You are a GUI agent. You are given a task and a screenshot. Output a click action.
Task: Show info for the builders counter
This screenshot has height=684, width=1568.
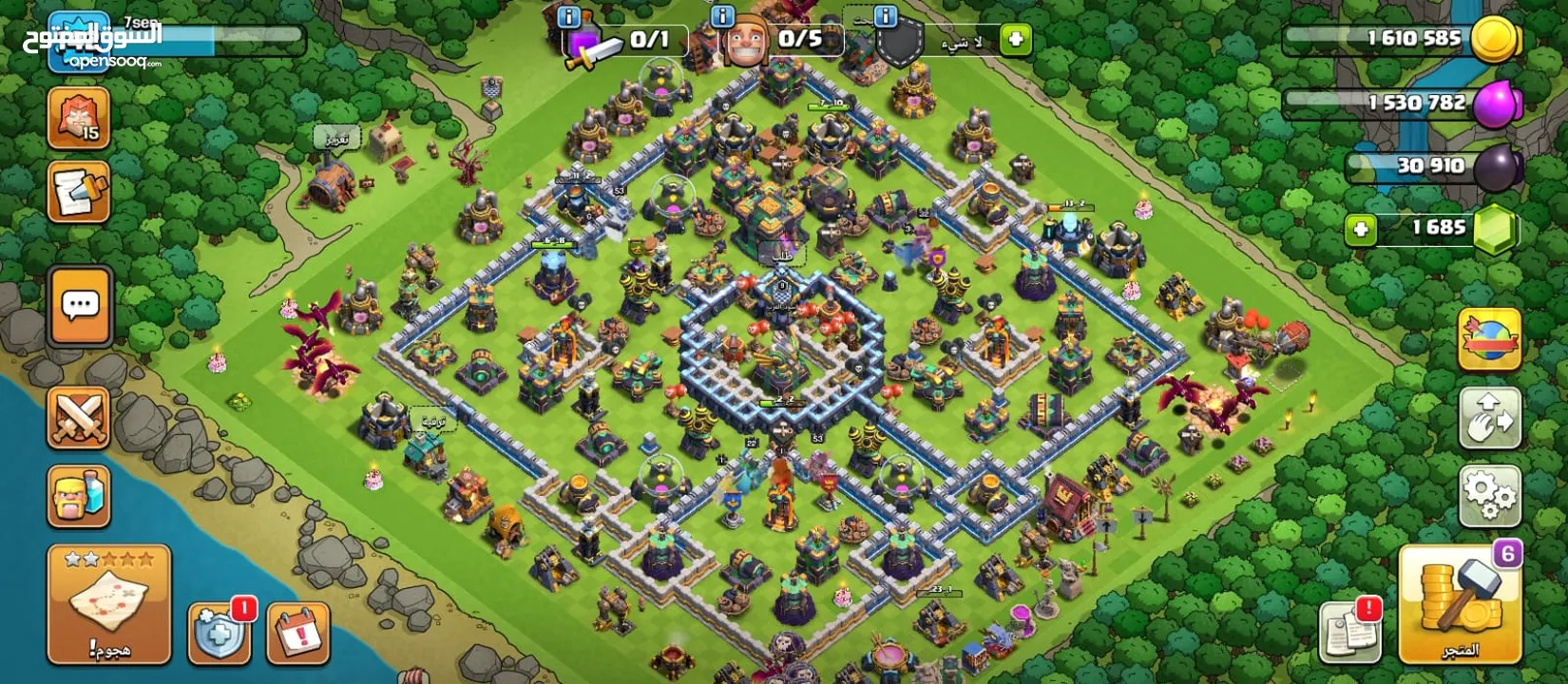point(722,16)
